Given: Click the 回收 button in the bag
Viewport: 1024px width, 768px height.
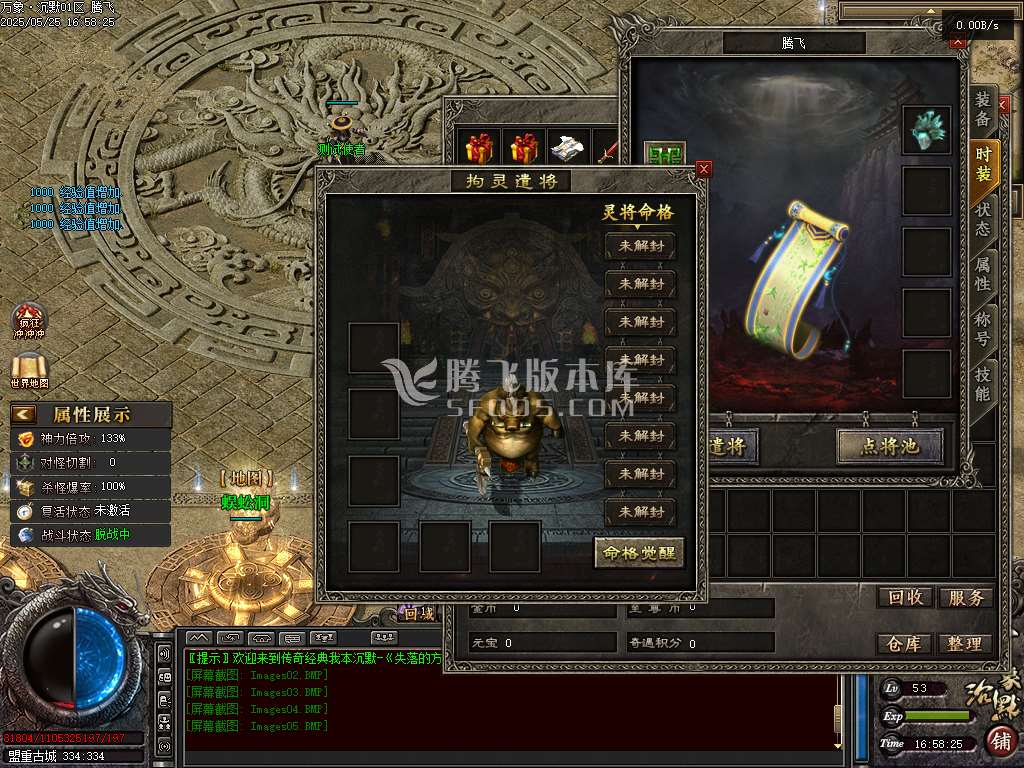Looking at the screenshot, I should coord(905,597).
